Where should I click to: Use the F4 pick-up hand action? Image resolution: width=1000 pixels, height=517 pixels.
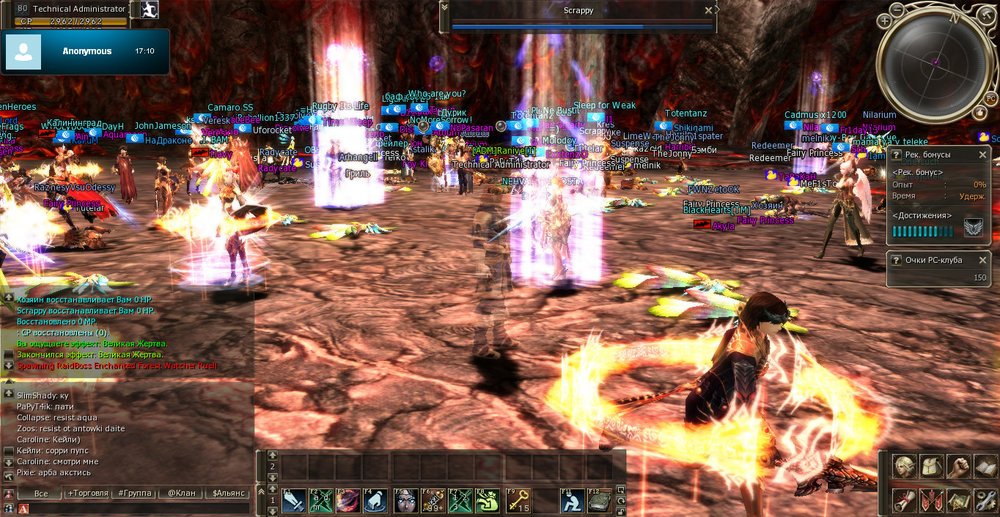point(377,500)
